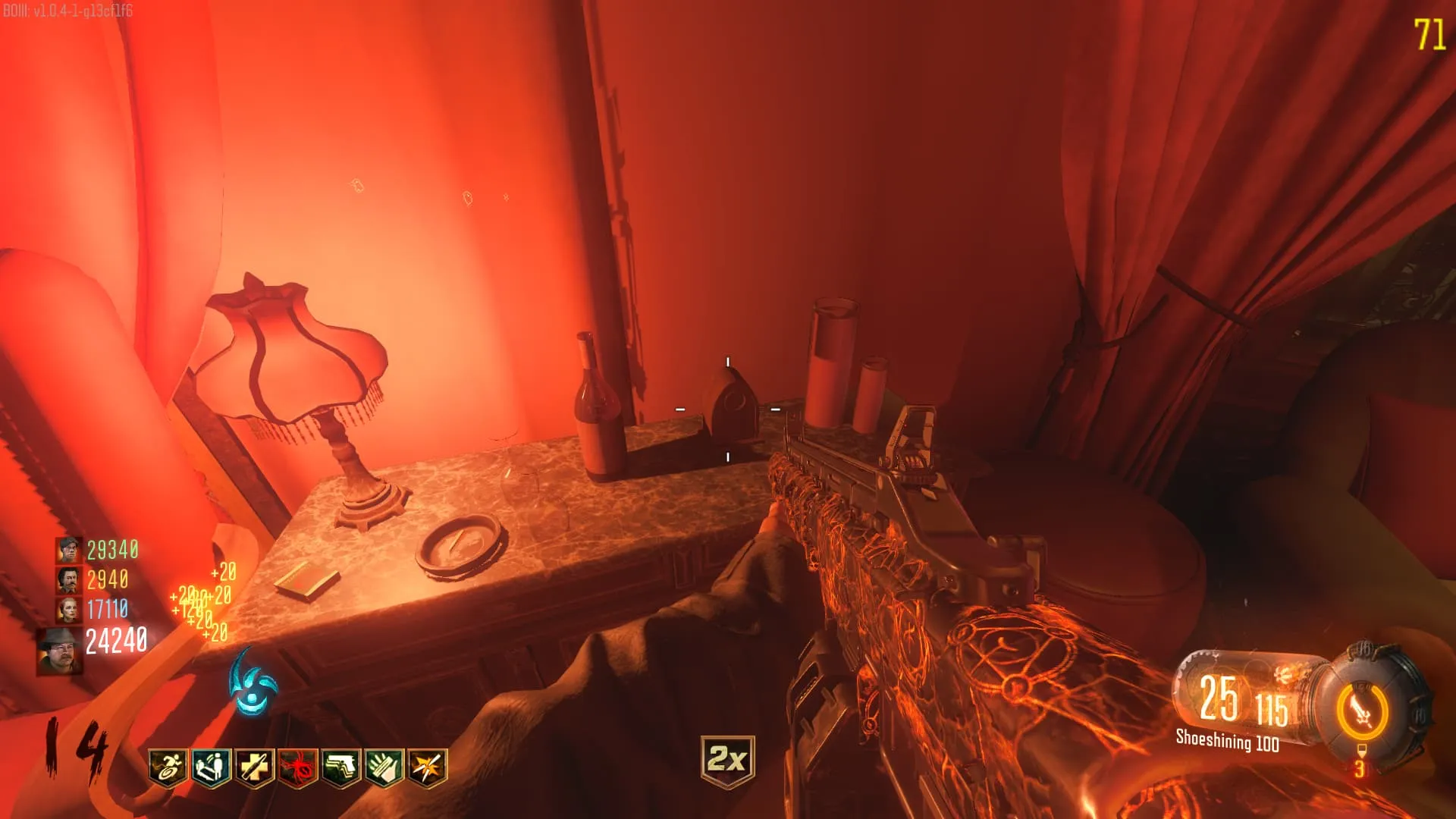Click the Stamin-Up running man perk icon
The height and width of the screenshot is (819, 1456).
(x=168, y=767)
